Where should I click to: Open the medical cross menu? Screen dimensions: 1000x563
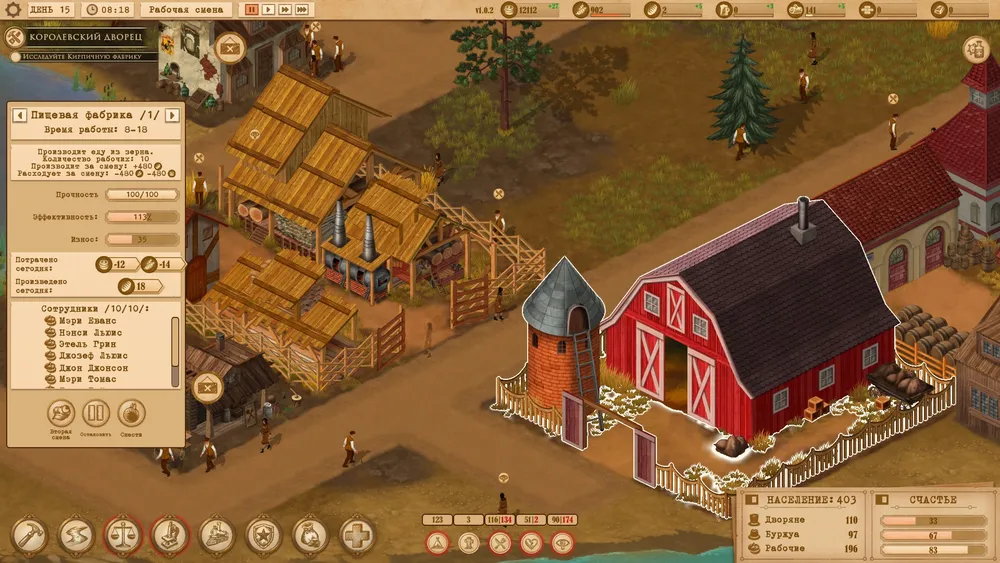tap(357, 536)
